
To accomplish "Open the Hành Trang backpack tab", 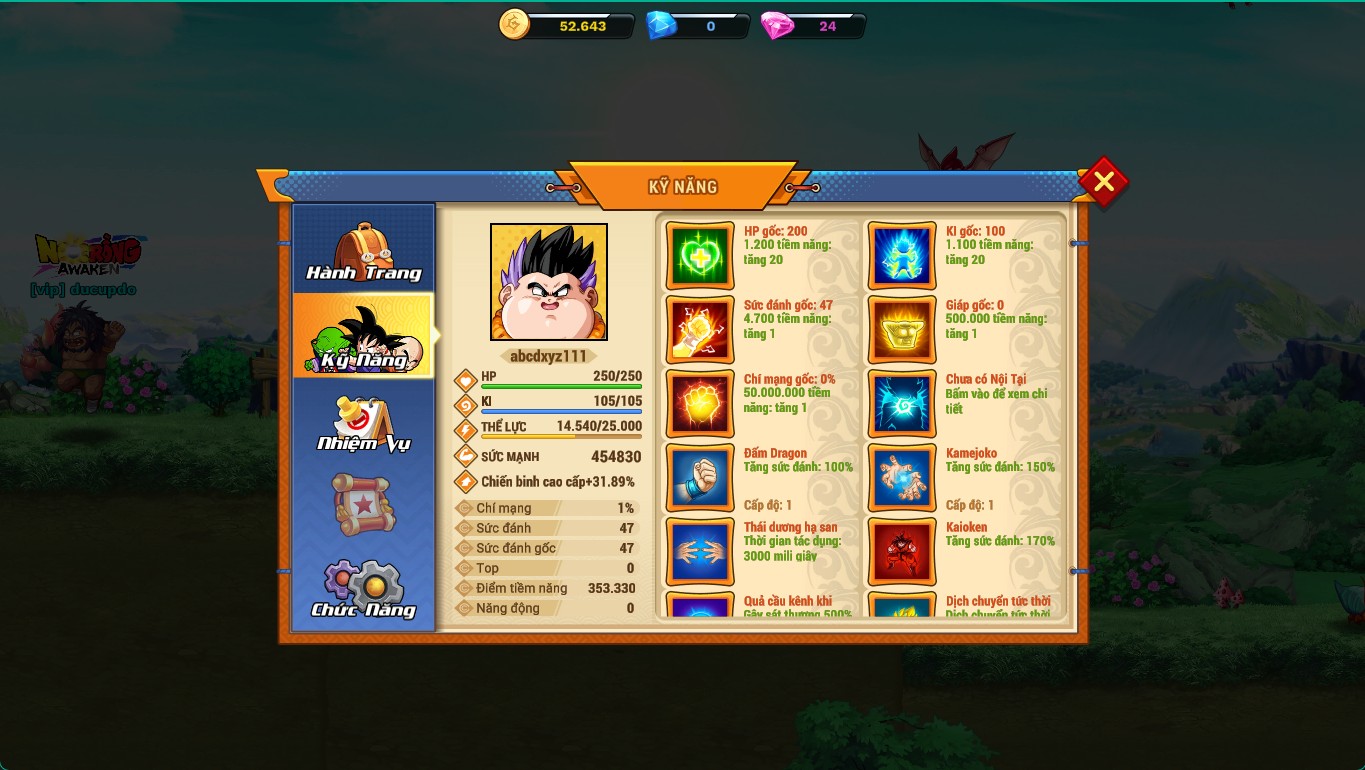I will pos(363,251).
